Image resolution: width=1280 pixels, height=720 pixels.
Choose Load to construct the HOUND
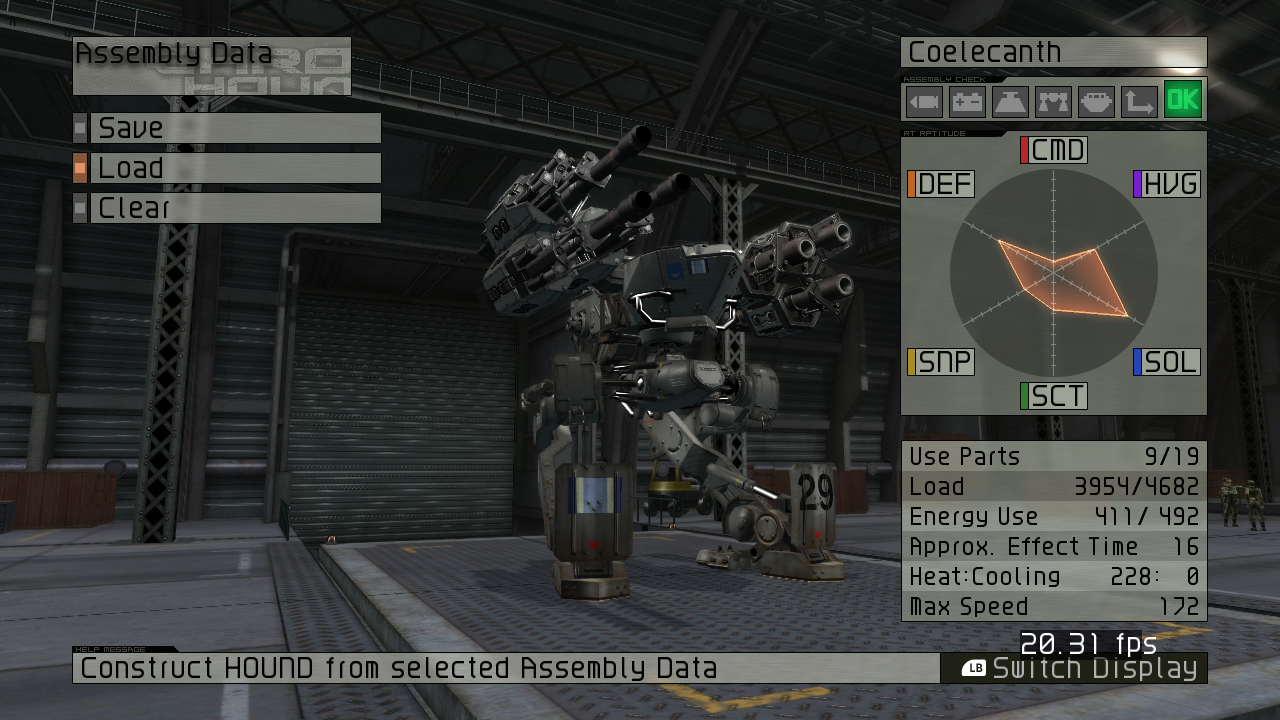(x=235, y=168)
